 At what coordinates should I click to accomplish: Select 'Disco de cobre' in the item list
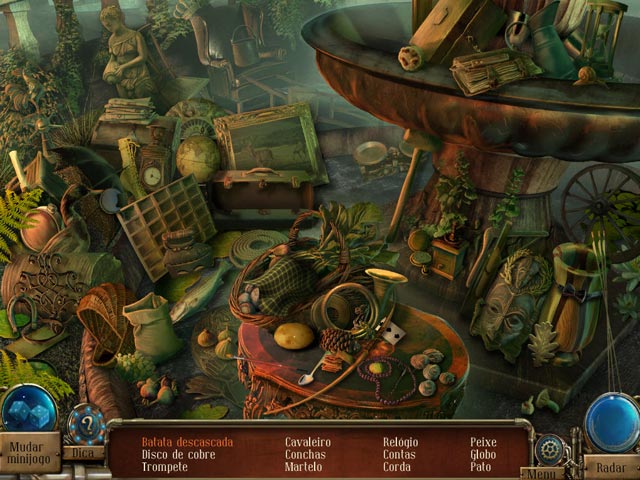click(x=178, y=454)
